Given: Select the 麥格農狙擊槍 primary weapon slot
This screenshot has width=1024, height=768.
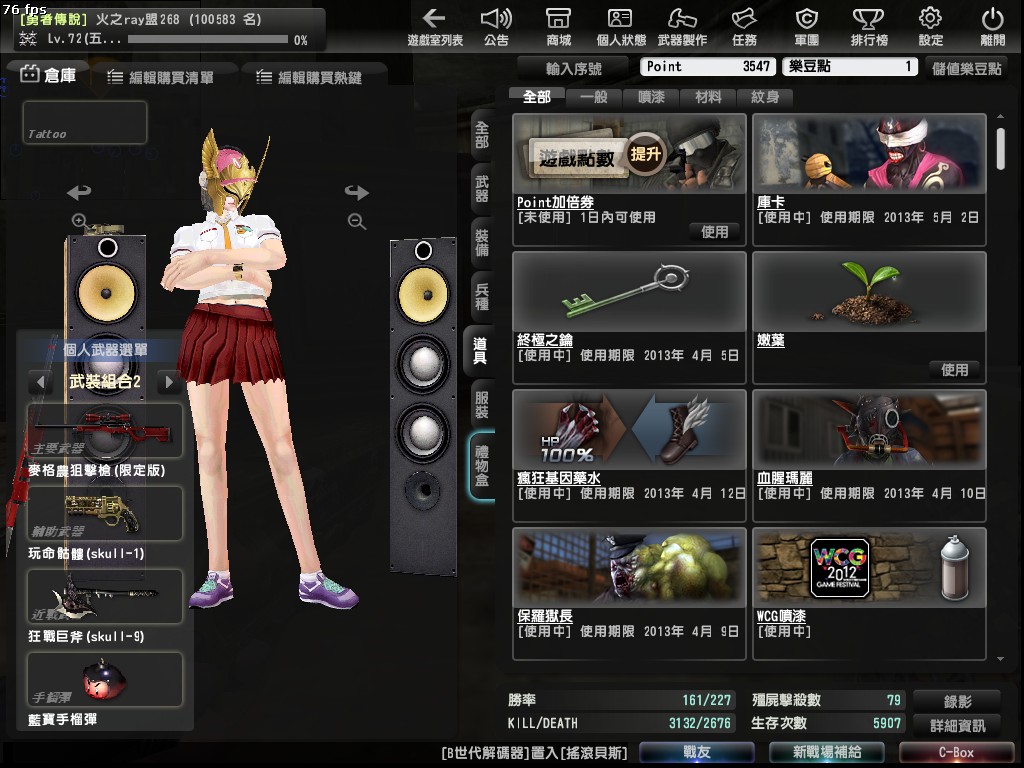Looking at the screenshot, I should tap(105, 431).
